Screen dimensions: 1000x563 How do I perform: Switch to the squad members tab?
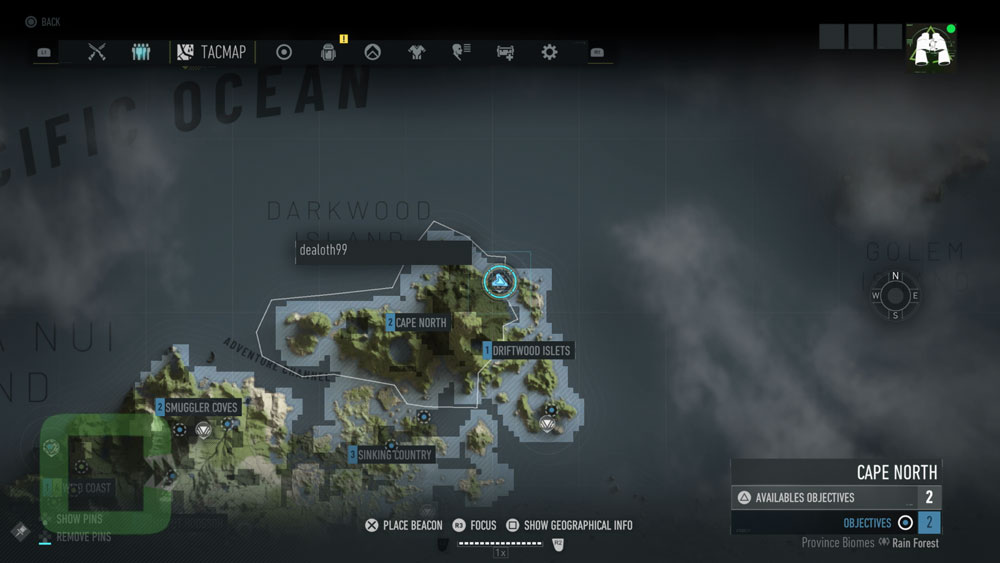141,52
